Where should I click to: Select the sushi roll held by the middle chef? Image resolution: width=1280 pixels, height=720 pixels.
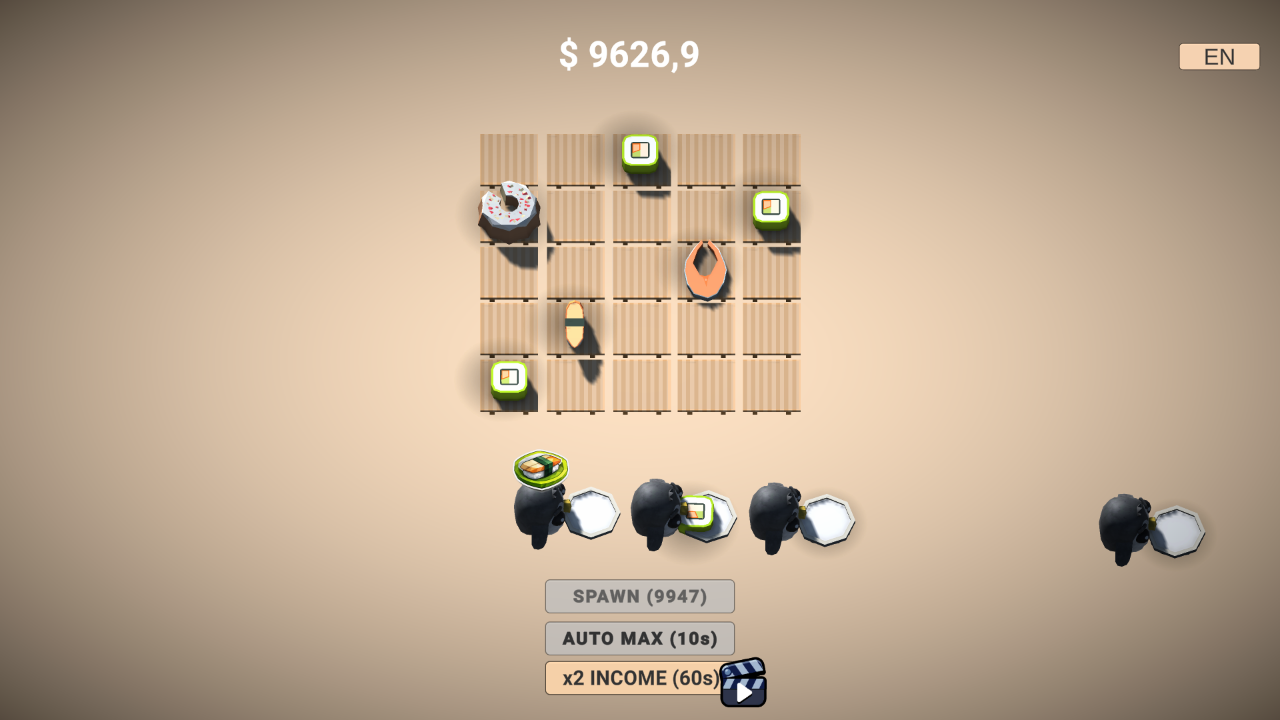coord(695,513)
